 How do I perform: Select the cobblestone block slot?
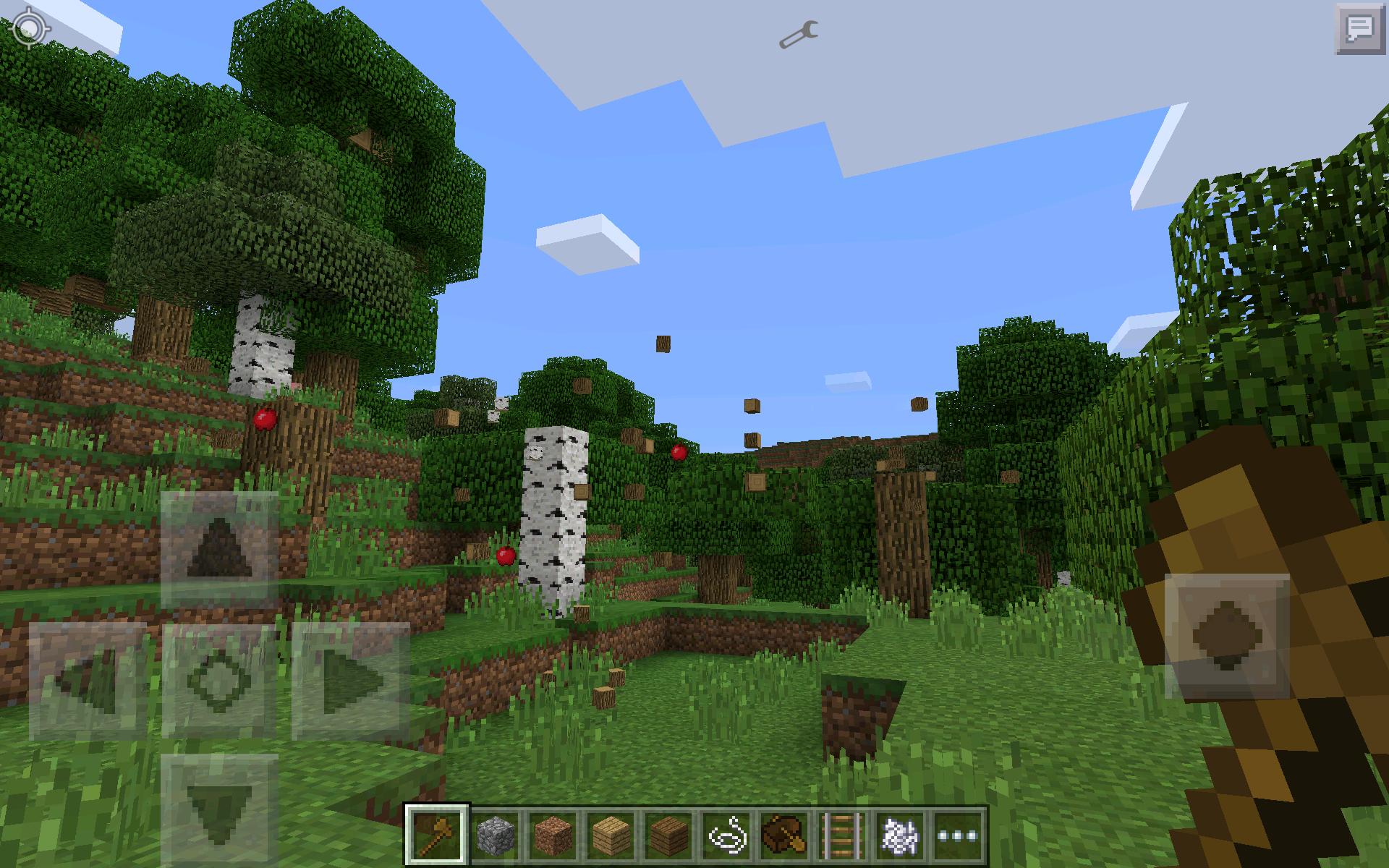coord(496,833)
